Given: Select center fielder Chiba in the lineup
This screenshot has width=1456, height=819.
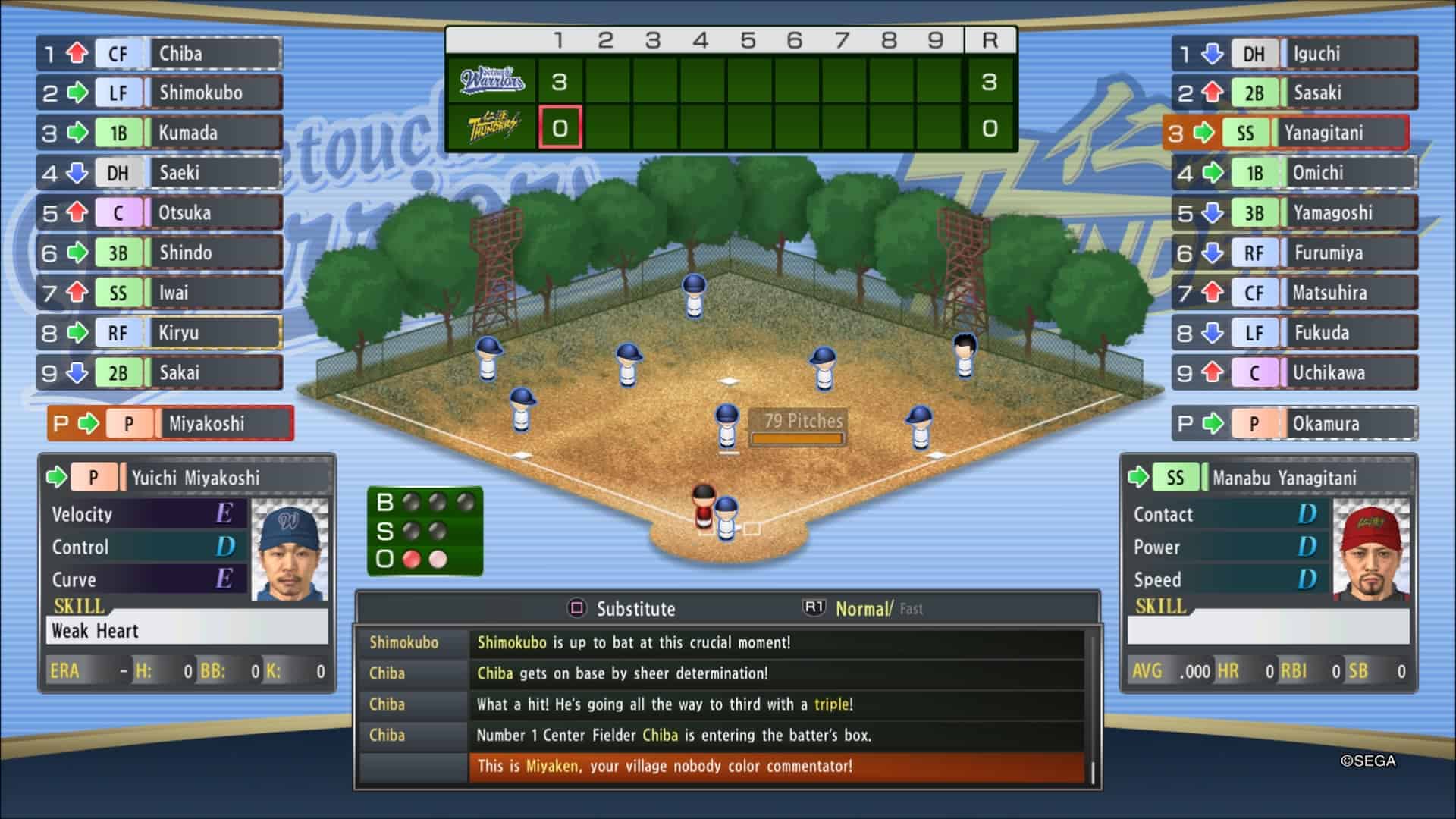Looking at the screenshot, I should point(161,54).
